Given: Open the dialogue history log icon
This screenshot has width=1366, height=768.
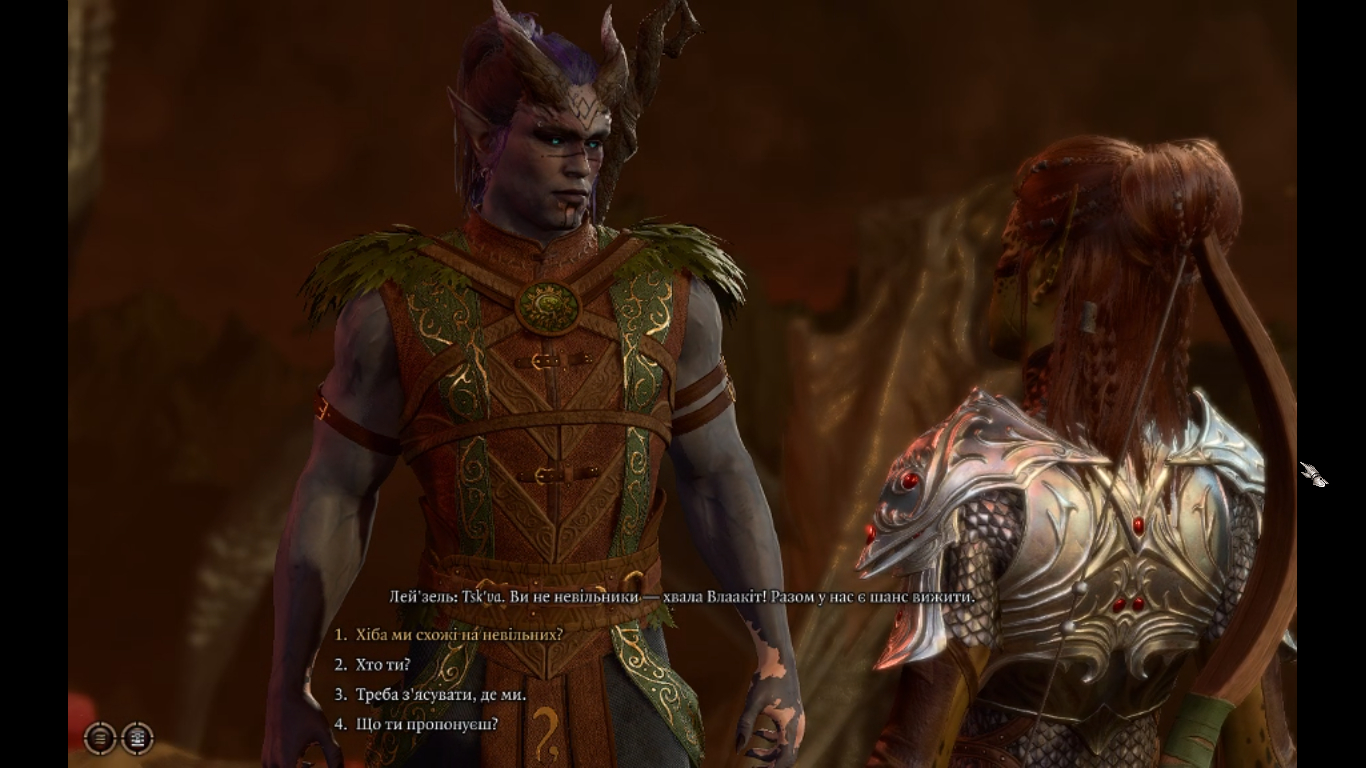Looking at the screenshot, I should point(100,738).
